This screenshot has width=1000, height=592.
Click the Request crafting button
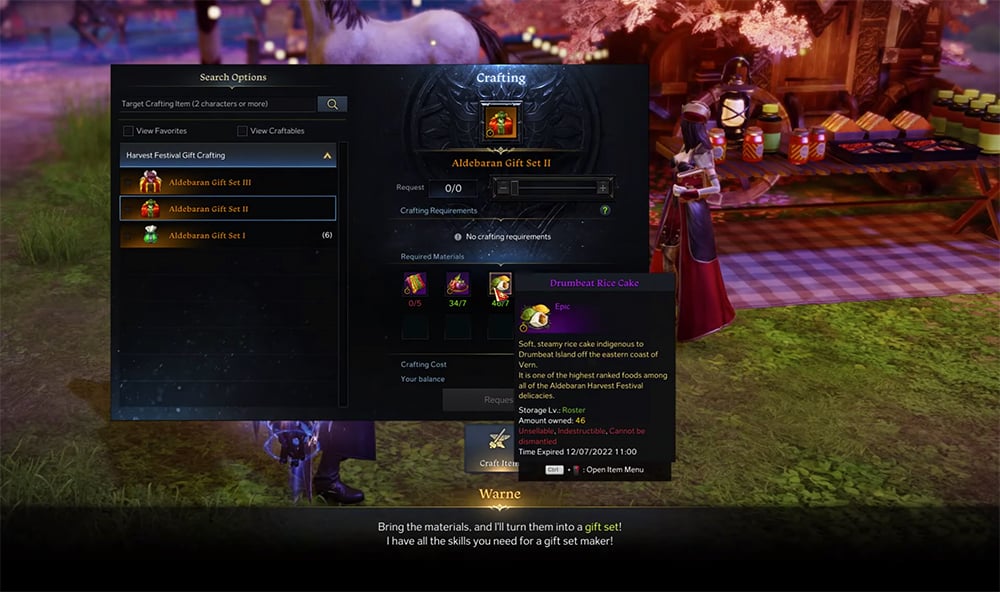click(x=480, y=400)
